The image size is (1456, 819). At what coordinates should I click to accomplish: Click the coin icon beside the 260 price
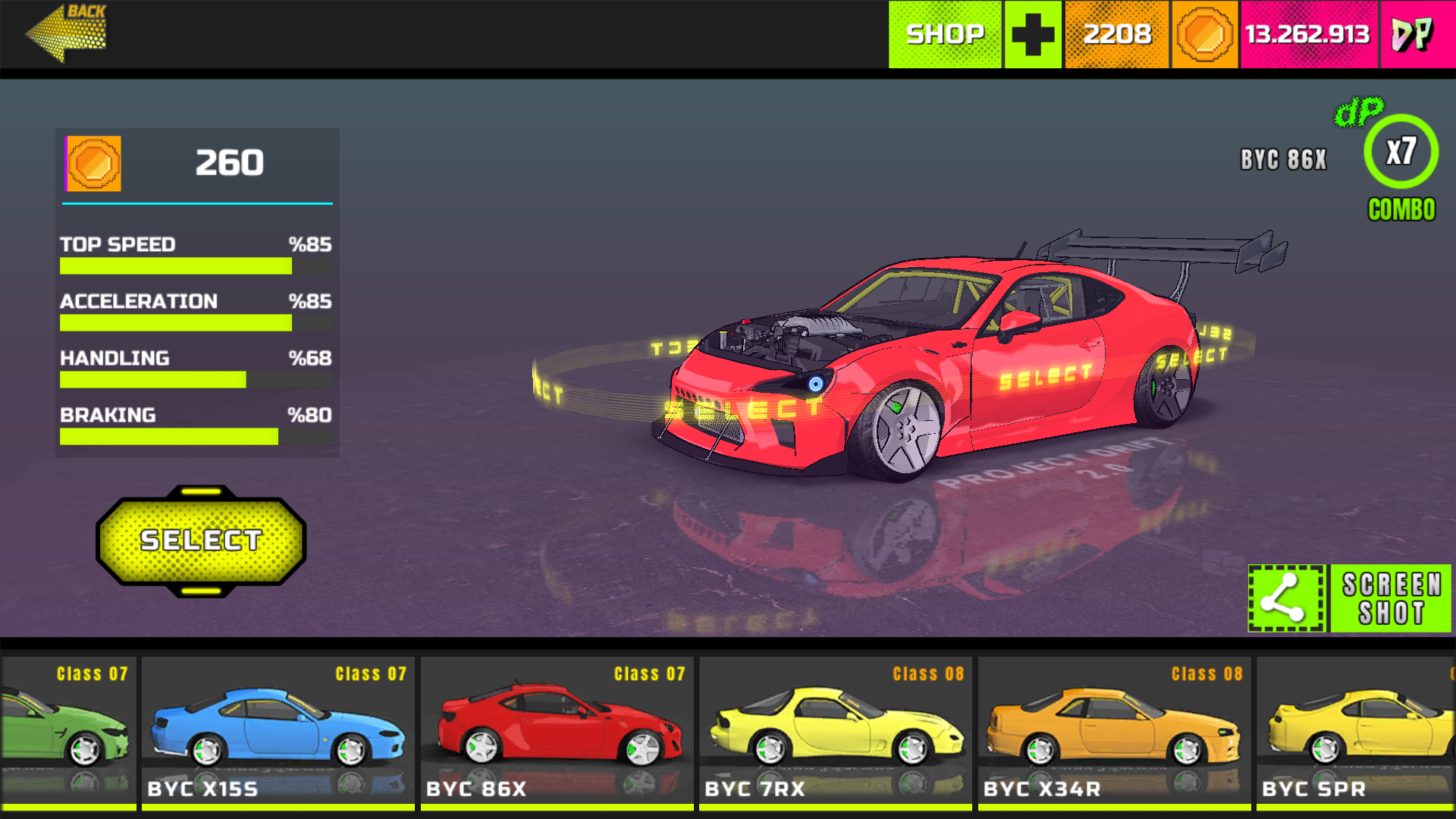pos(93,165)
